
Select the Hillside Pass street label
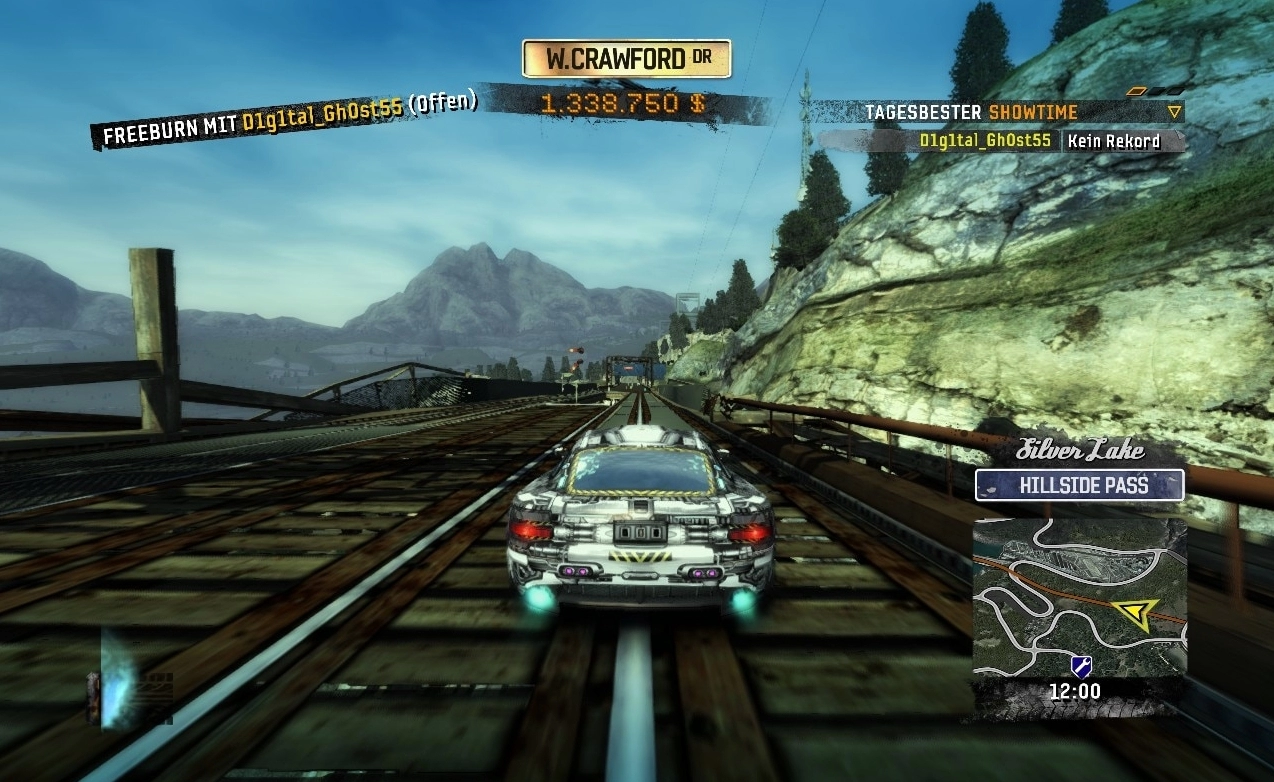tap(1079, 486)
